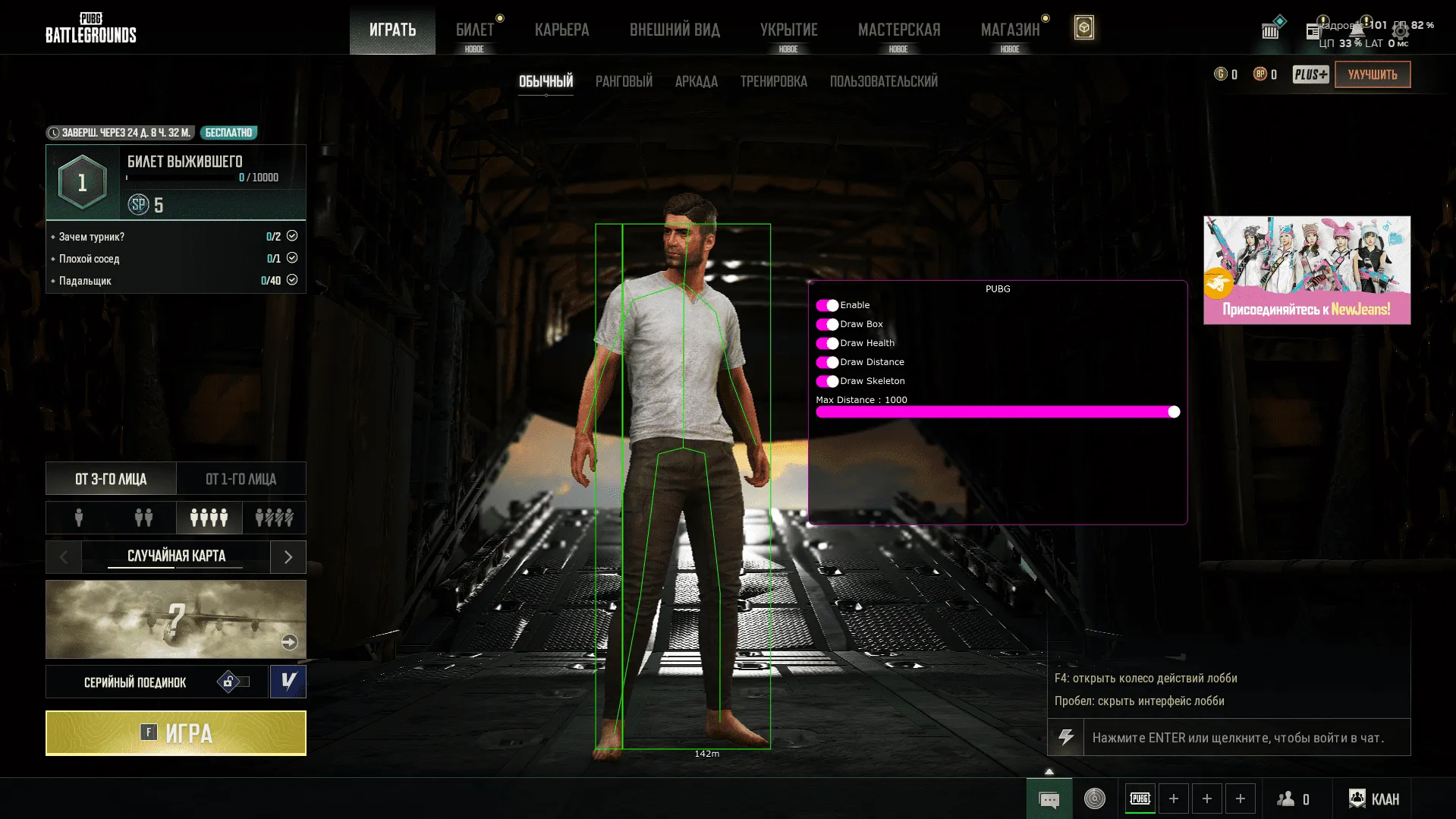Switch to the Ранговый tab
Image resolution: width=1456 pixels, height=819 pixels.
tap(623, 81)
